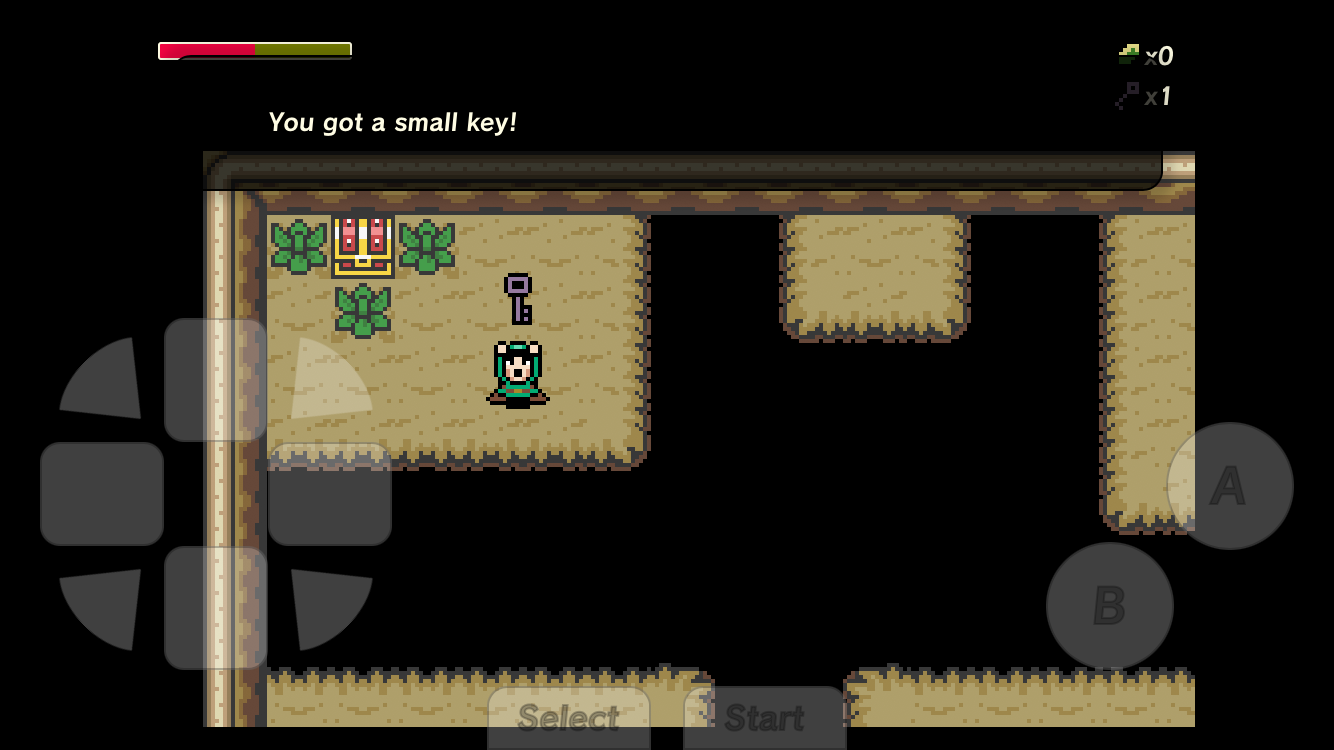Tap the D-pad left arrow
Image resolution: width=1334 pixels, height=750 pixels.
102,494
